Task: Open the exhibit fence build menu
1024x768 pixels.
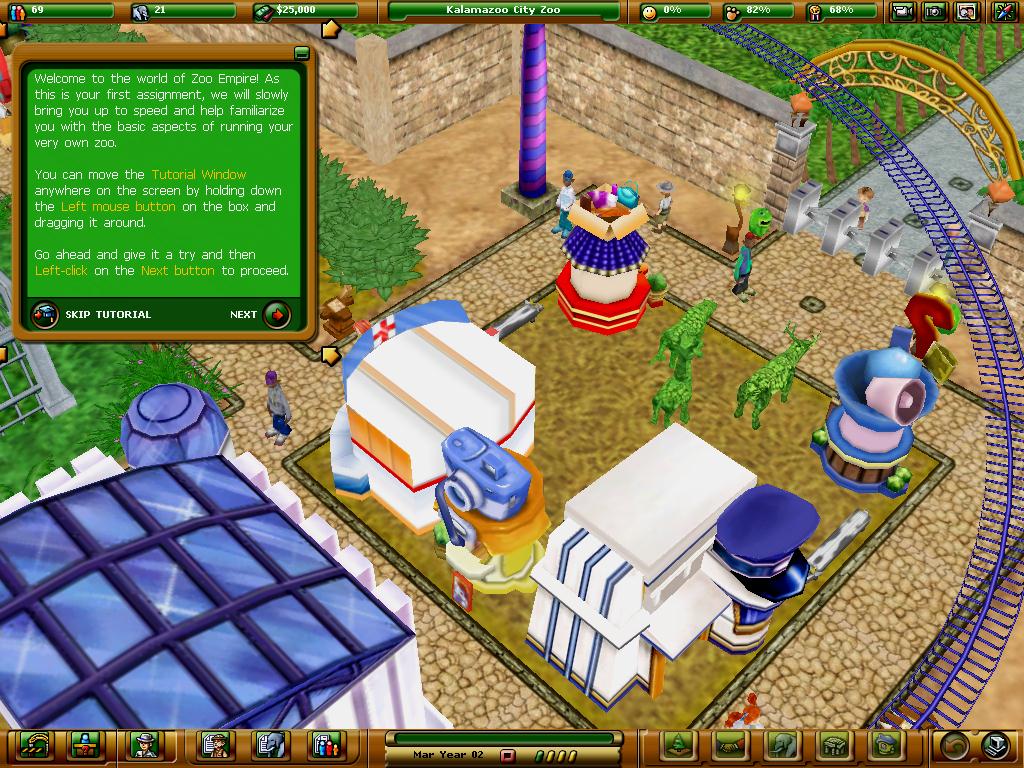Action: pyautogui.click(x=834, y=745)
